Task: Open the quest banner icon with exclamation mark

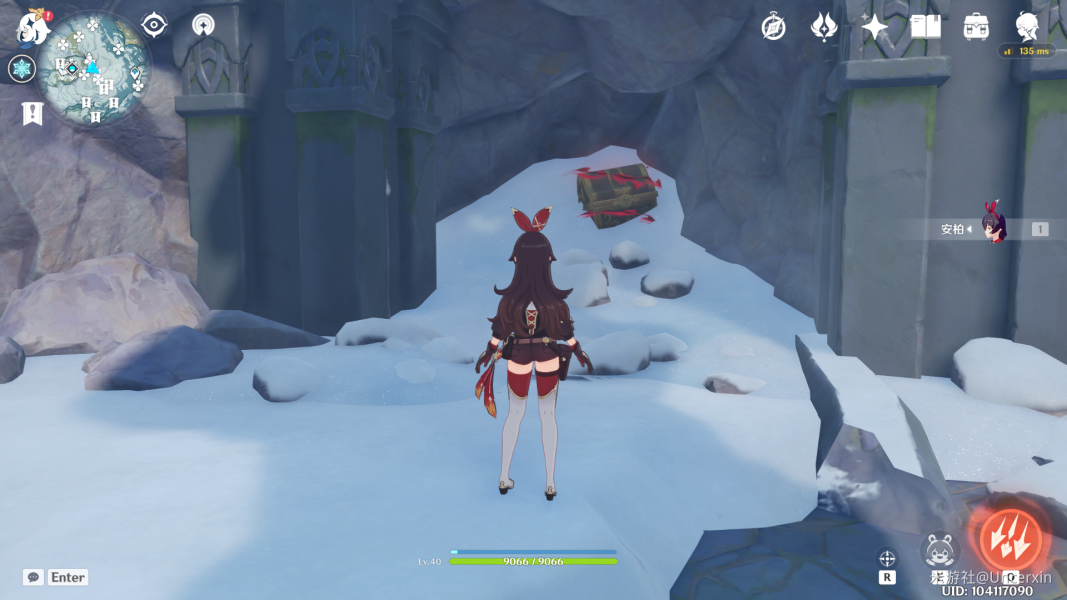Action: 30,113
